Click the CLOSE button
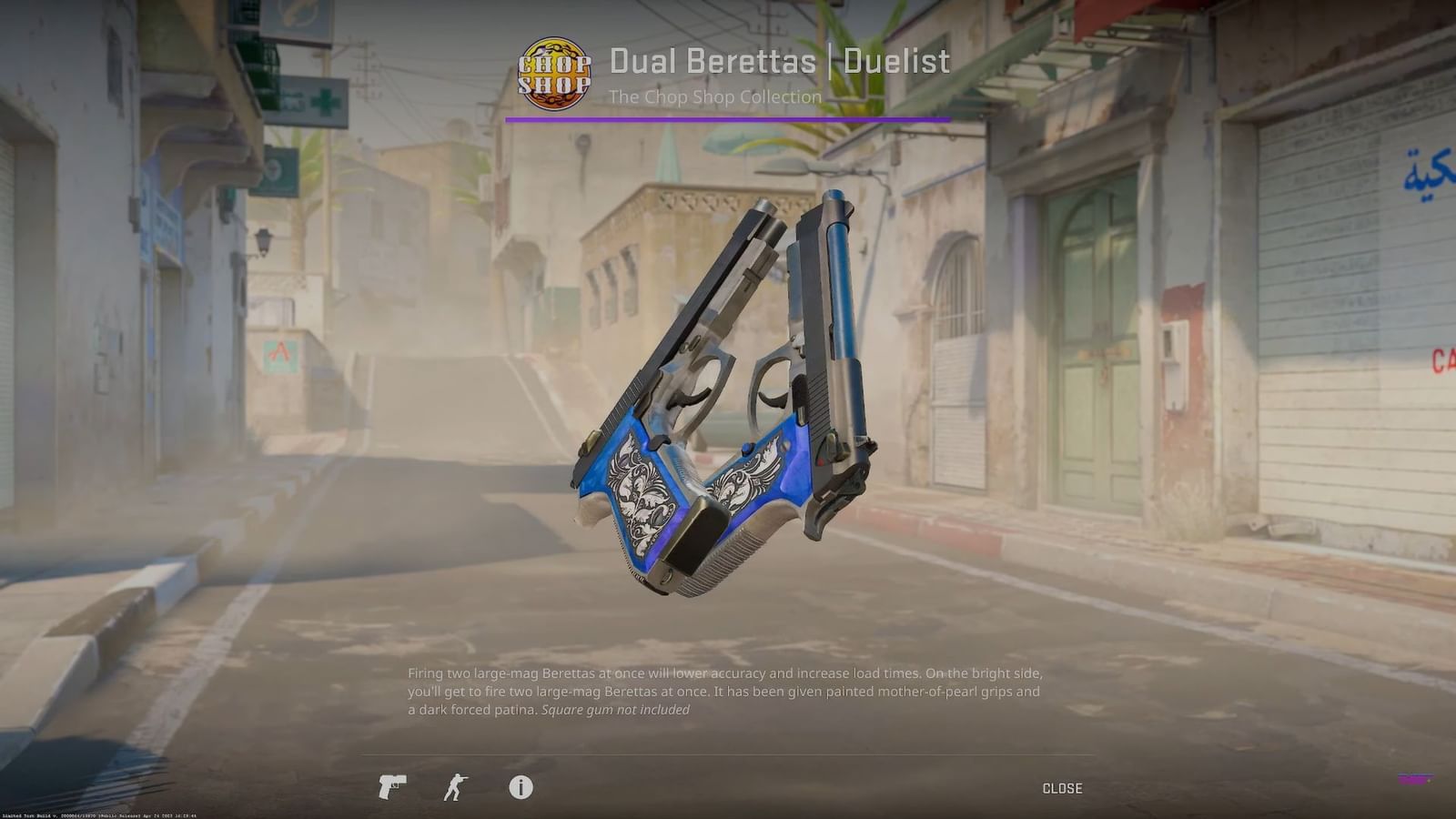 tap(1061, 788)
